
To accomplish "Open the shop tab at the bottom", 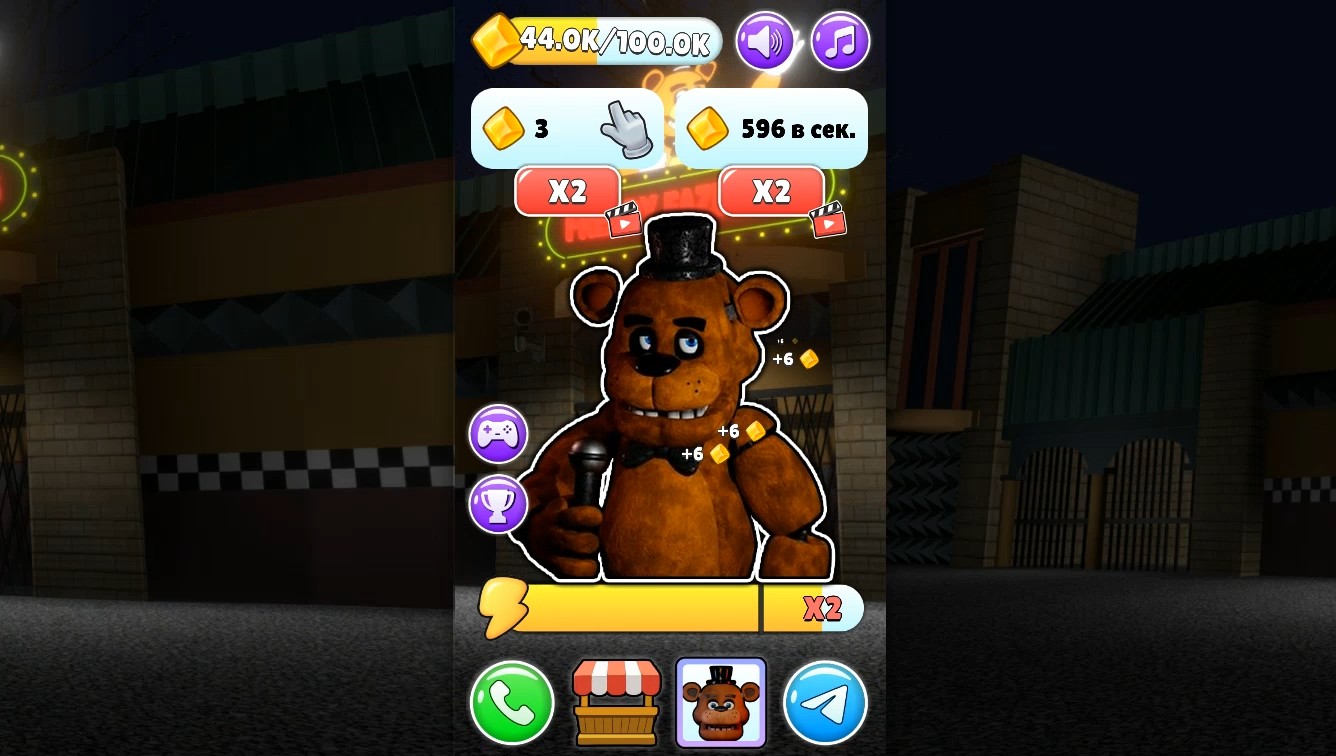I will tap(617, 703).
